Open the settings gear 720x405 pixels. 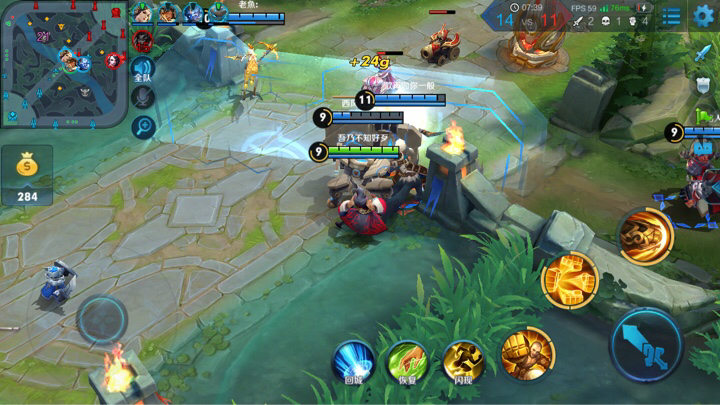tap(704, 16)
